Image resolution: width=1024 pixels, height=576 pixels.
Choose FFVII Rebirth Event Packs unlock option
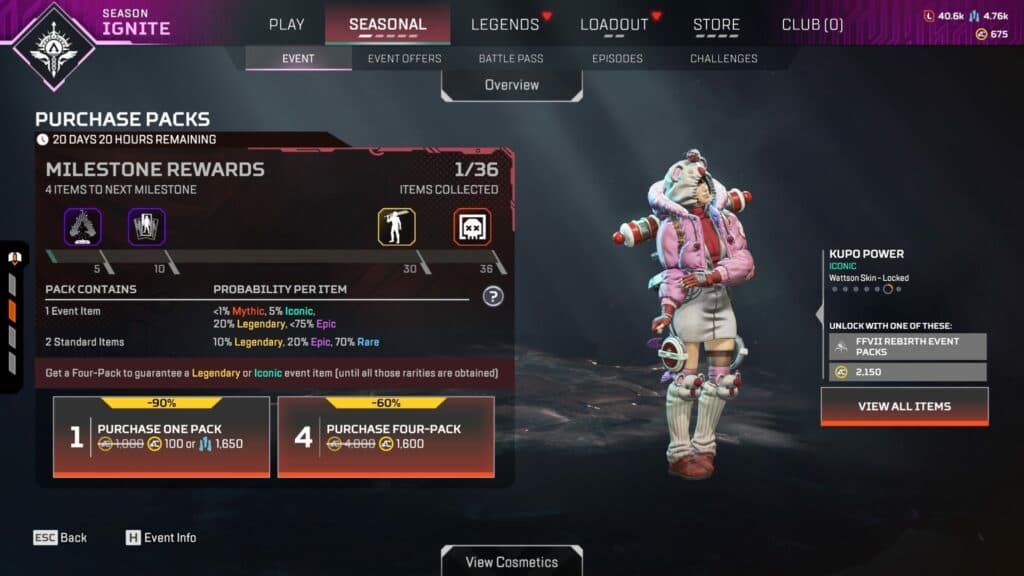coord(907,346)
